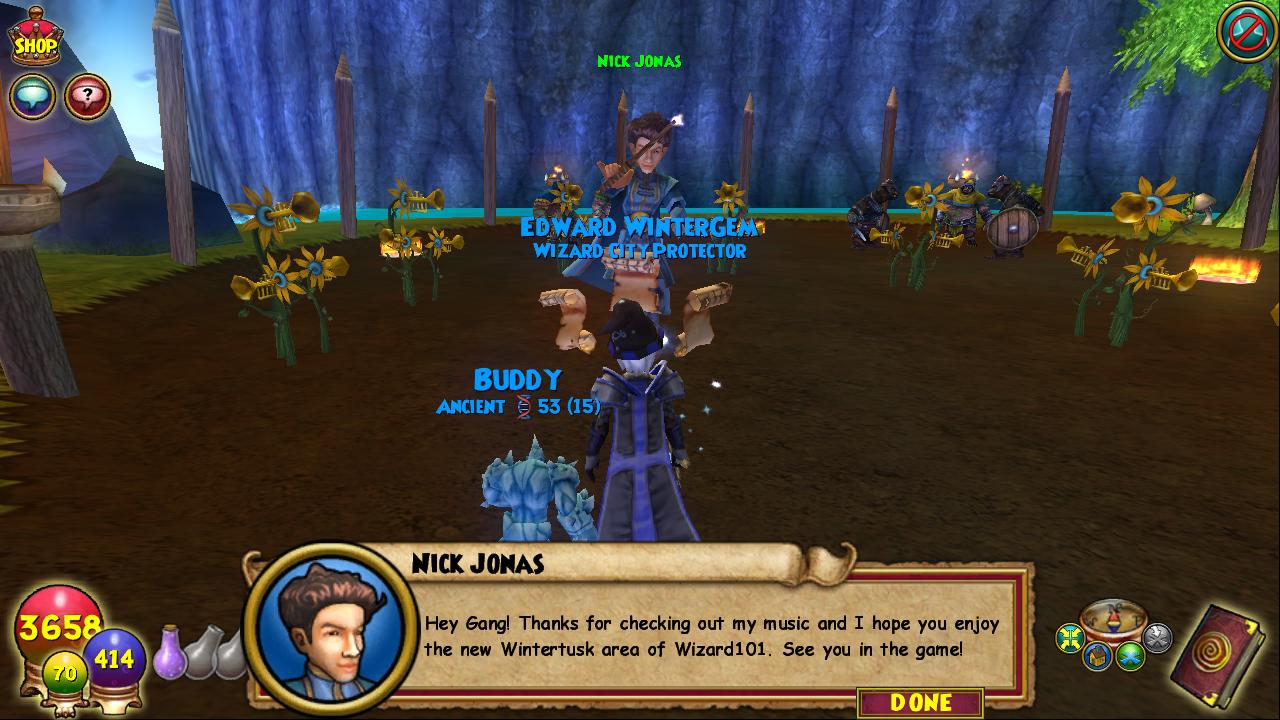
Task: Click DONE to close Nick Jonas dialogue
Action: tap(920, 702)
